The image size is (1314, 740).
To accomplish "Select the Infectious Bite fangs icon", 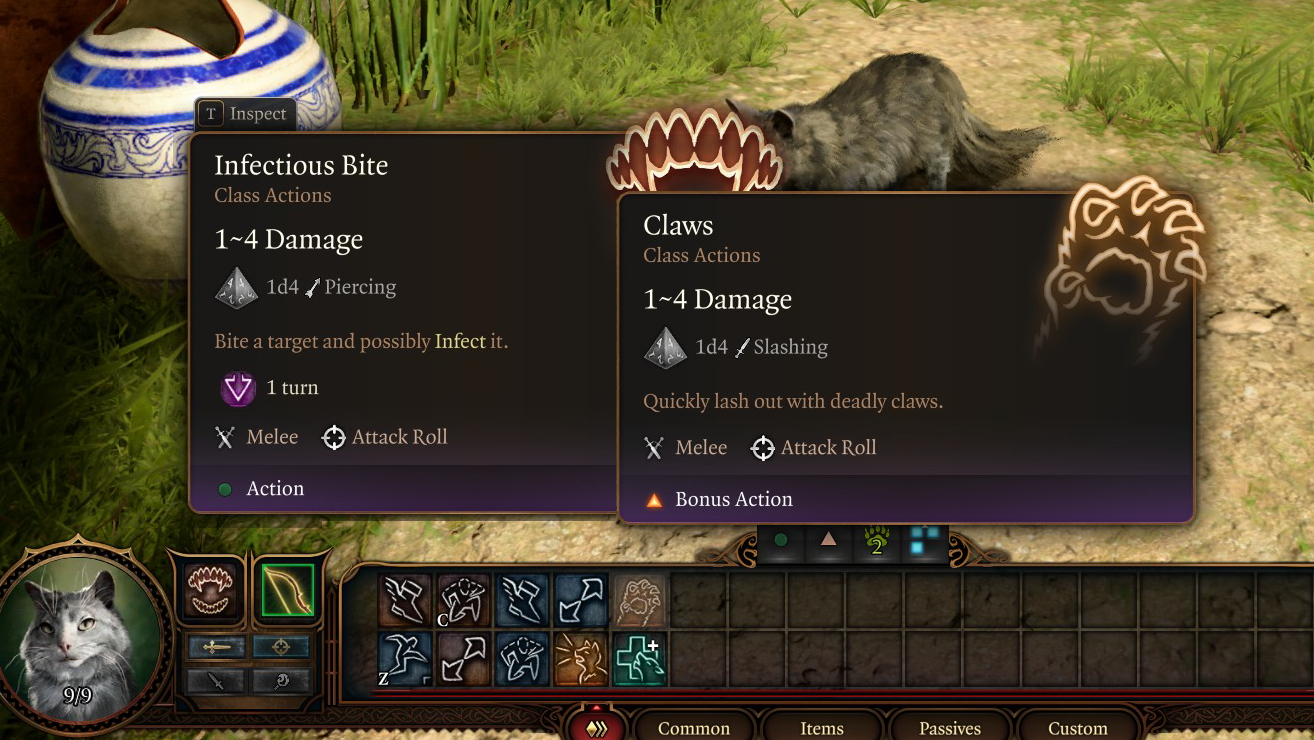I will 212,591.
